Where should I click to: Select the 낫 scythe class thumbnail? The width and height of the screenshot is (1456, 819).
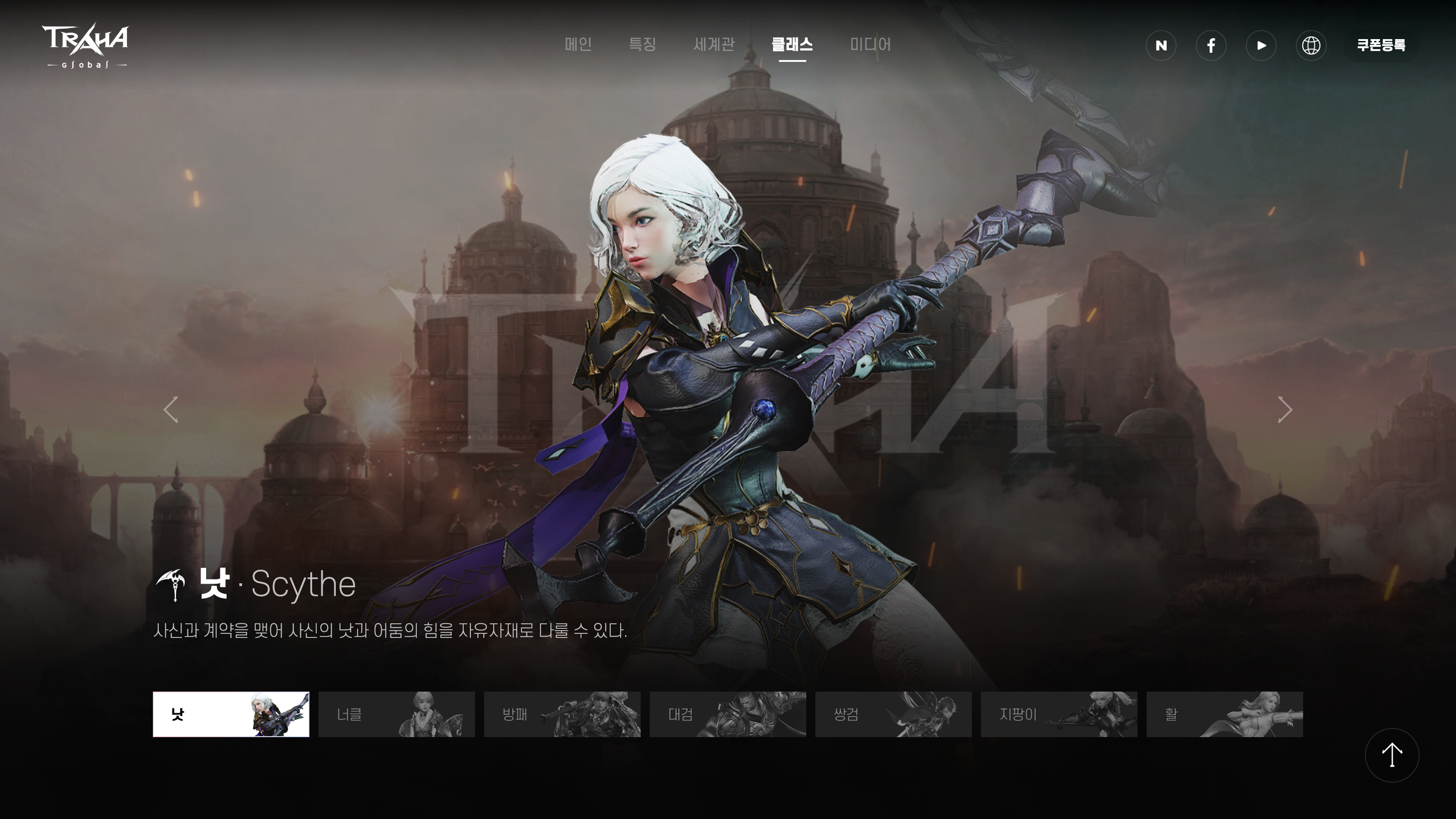pos(231,714)
